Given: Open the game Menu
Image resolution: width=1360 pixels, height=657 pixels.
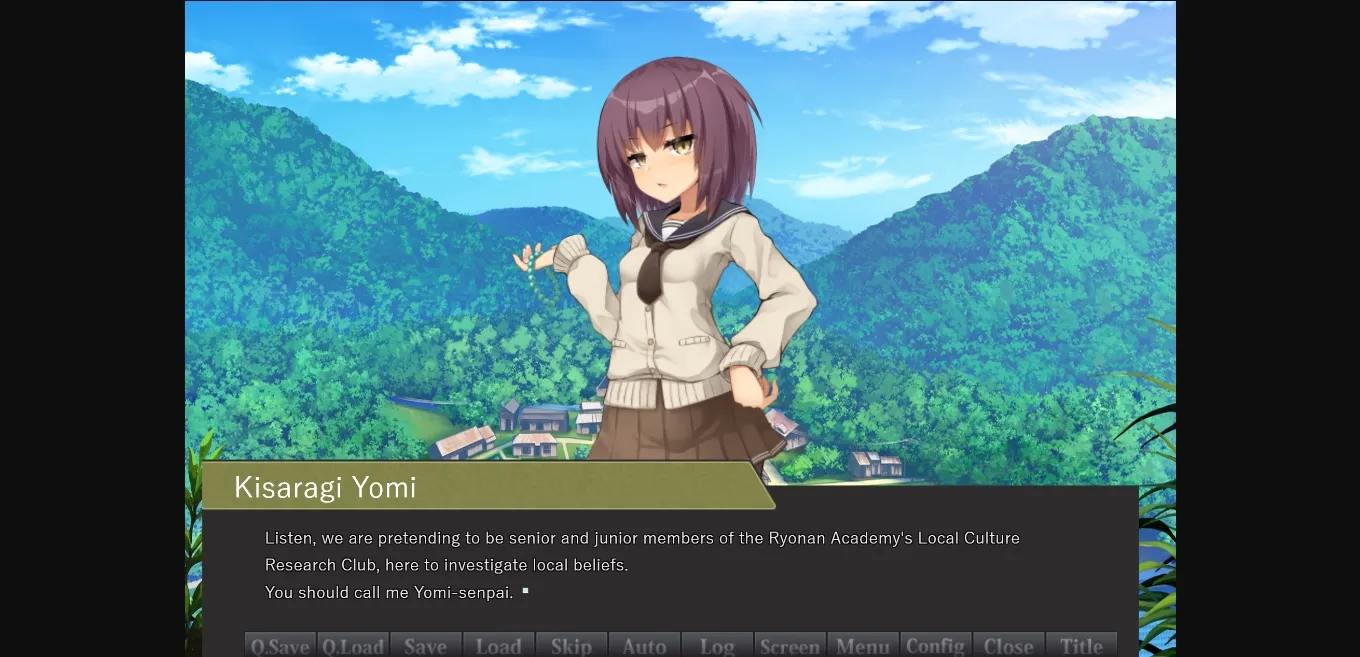Looking at the screenshot, I should pos(863,645).
